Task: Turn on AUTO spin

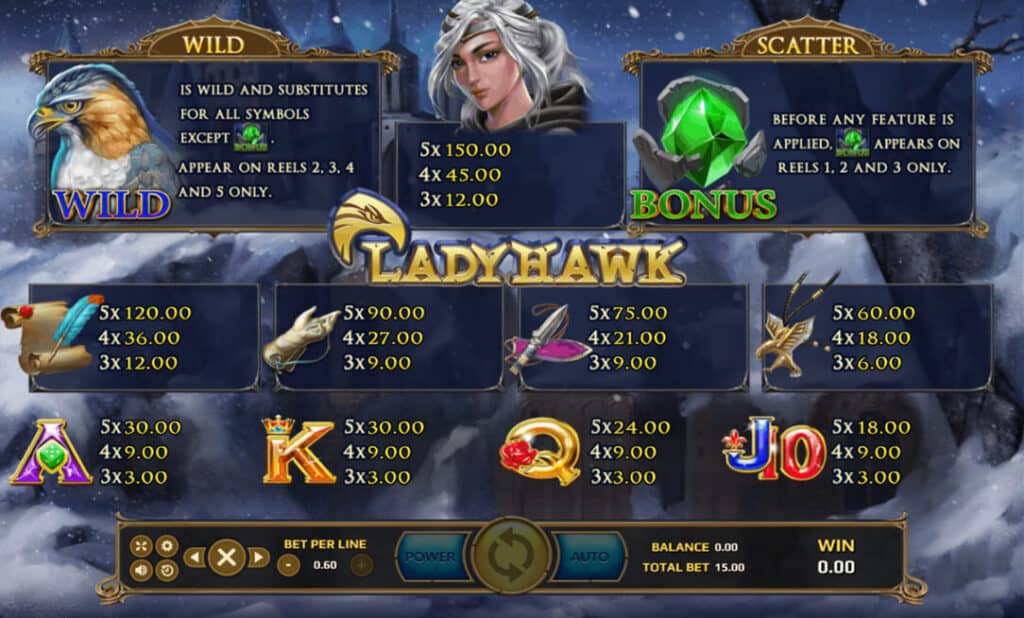Action: 590,556
